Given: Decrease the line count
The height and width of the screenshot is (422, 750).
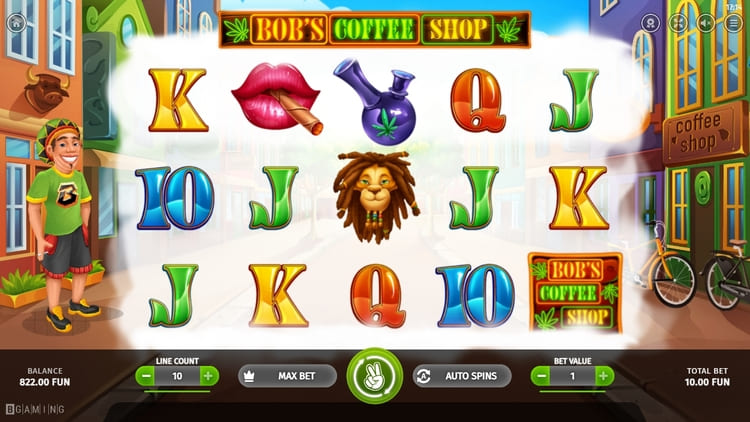Looking at the screenshot, I should (x=146, y=376).
